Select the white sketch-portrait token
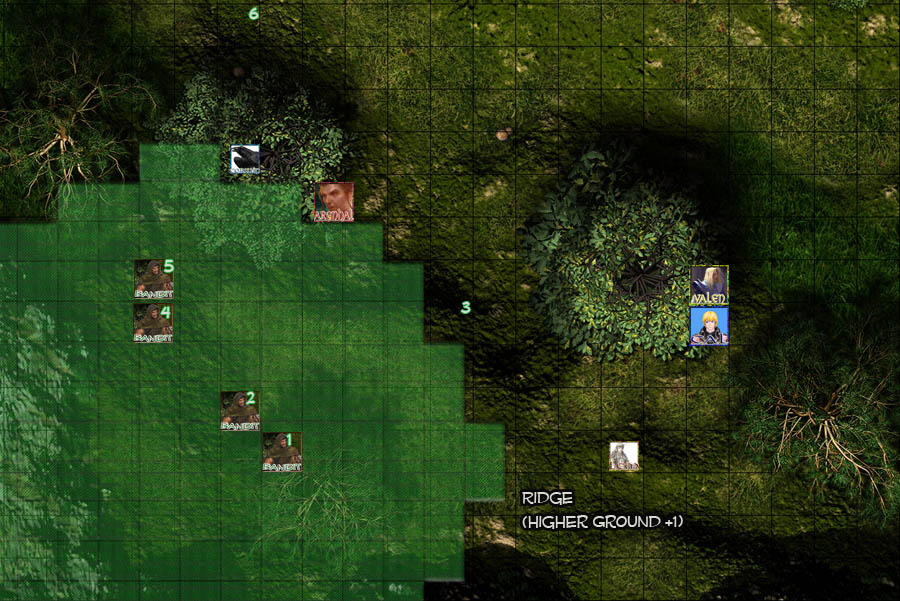 (624, 456)
